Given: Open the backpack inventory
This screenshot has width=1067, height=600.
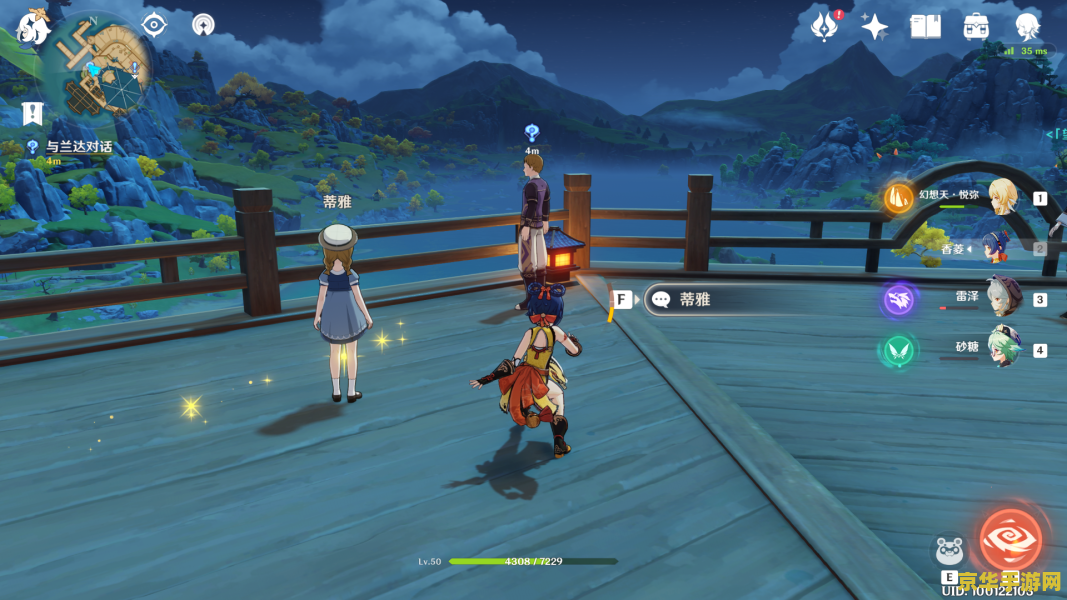Looking at the screenshot, I should [976, 27].
